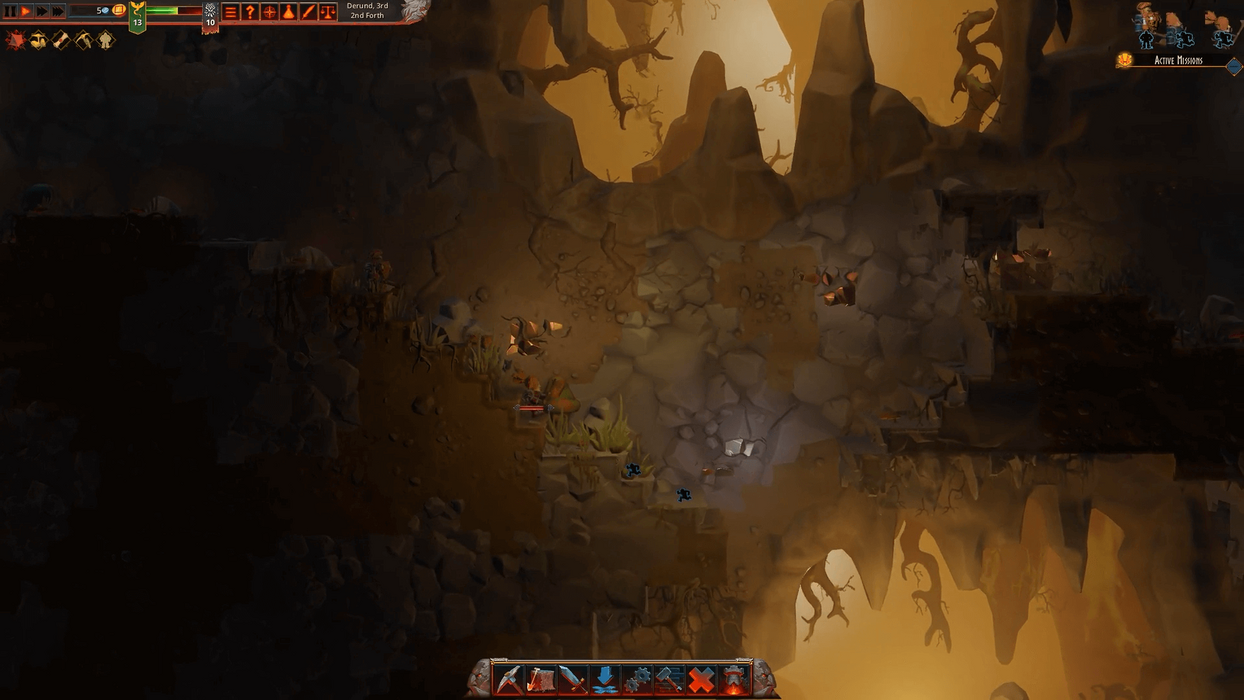
Task: Open the quill feather menu
Action: (308, 12)
